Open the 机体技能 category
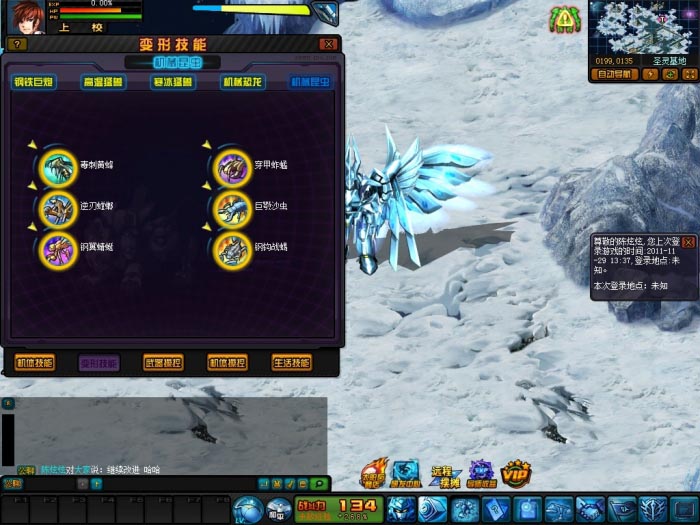The width and height of the screenshot is (700, 525). point(35,363)
